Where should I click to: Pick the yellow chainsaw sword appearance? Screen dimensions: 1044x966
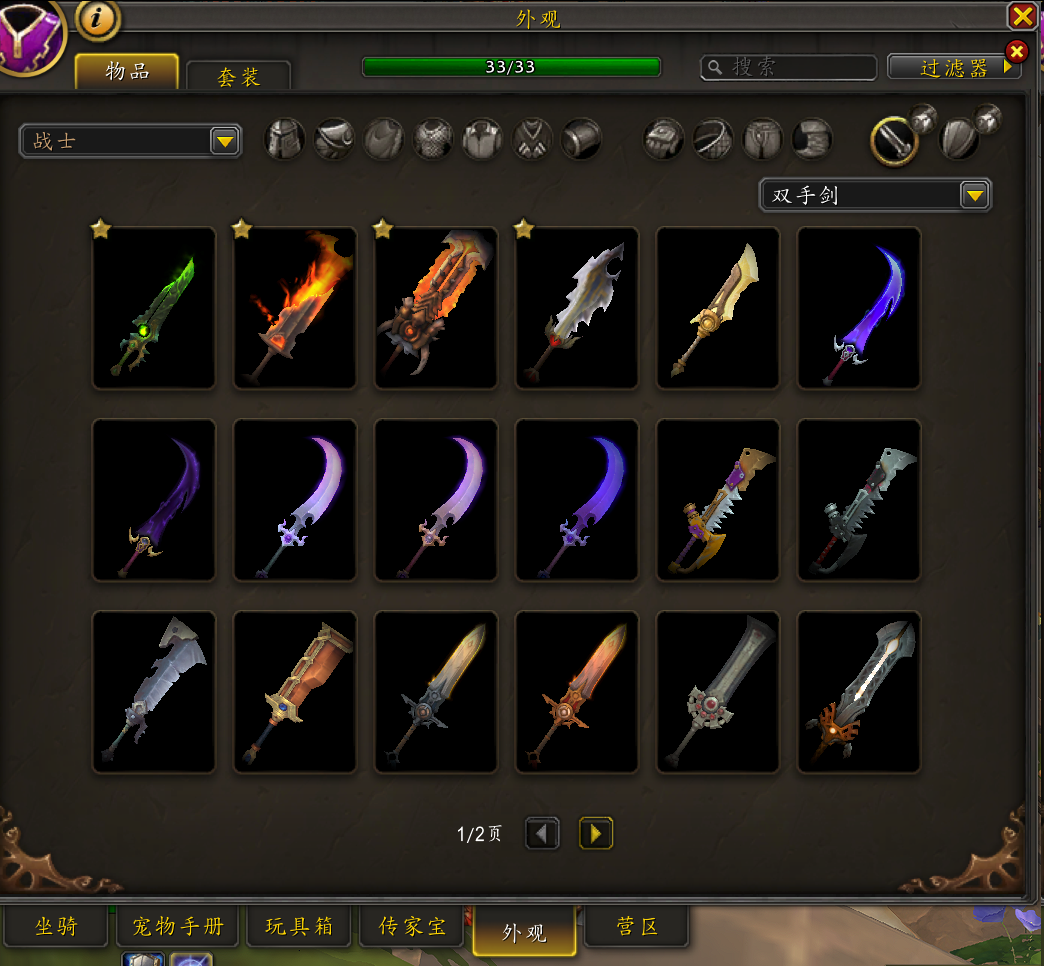pyautogui.click(x=718, y=500)
